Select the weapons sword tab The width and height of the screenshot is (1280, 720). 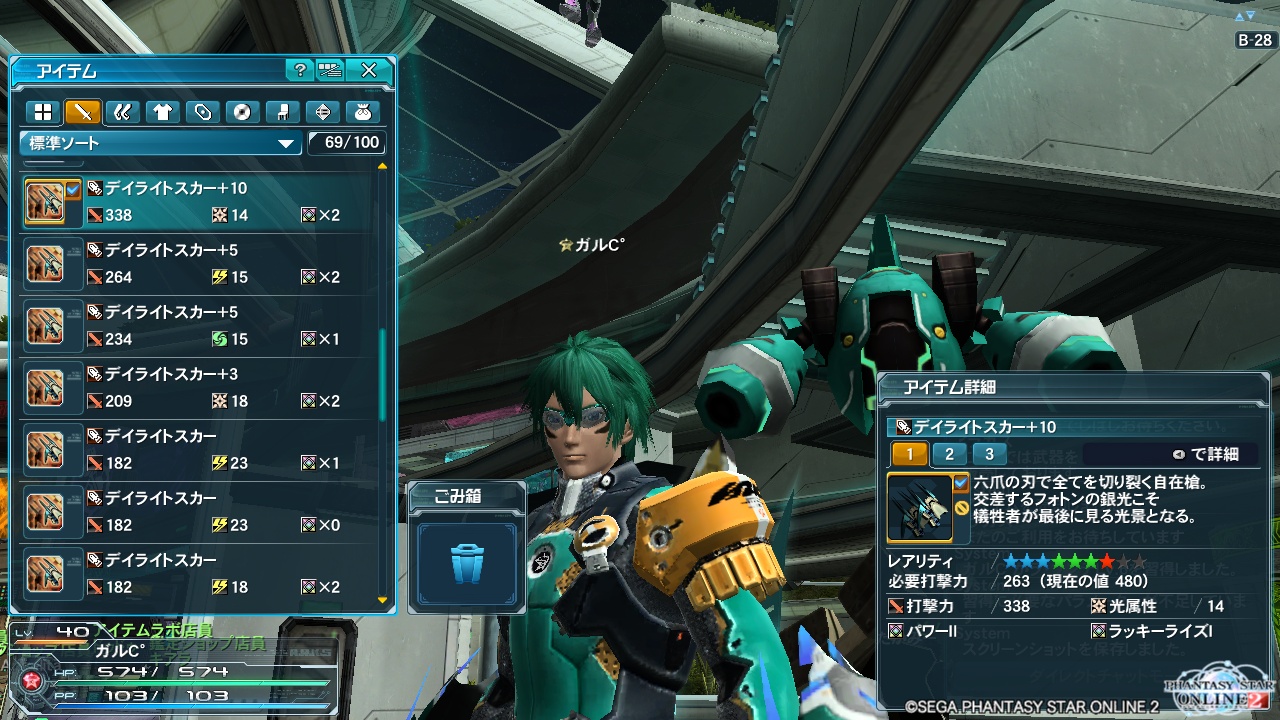(x=83, y=112)
